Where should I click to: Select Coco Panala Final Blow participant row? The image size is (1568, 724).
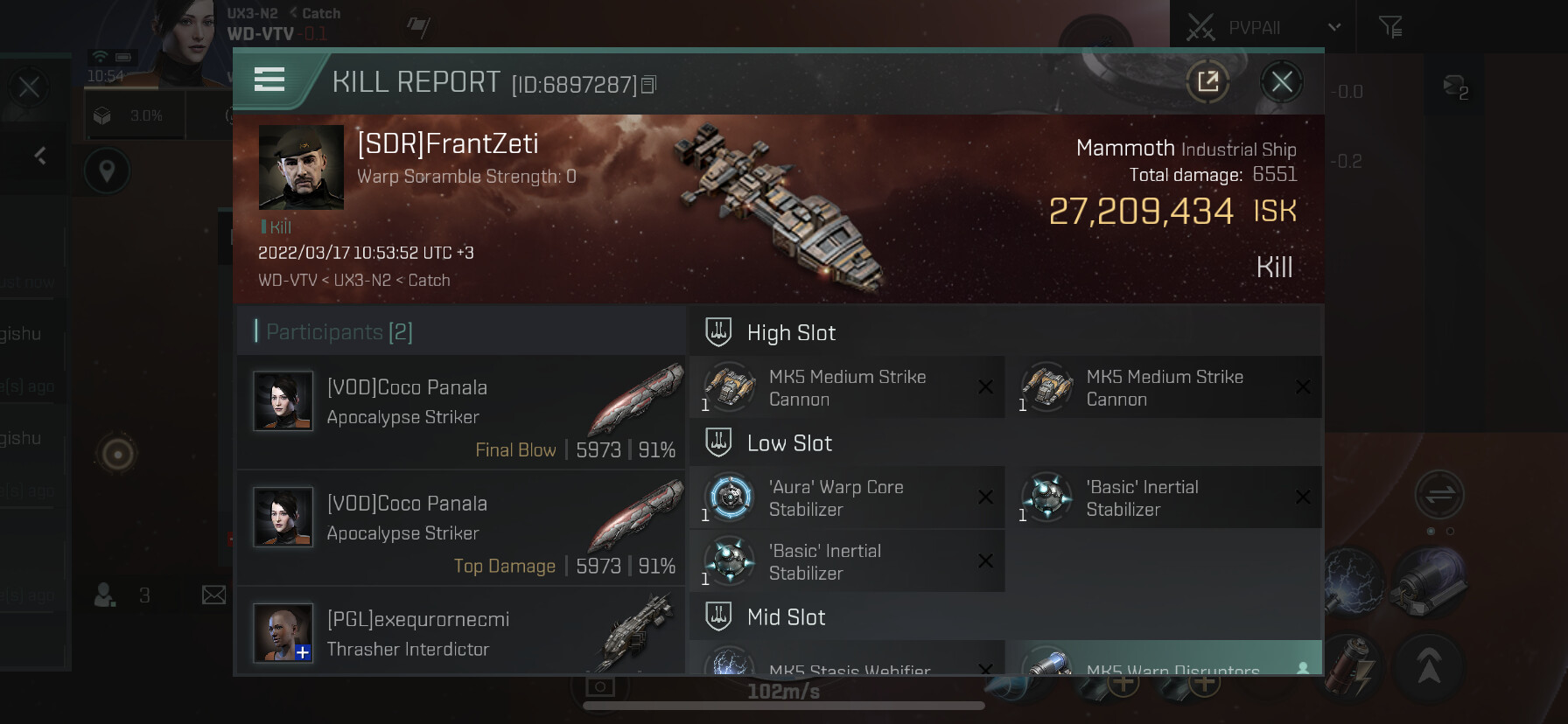[461, 412]
